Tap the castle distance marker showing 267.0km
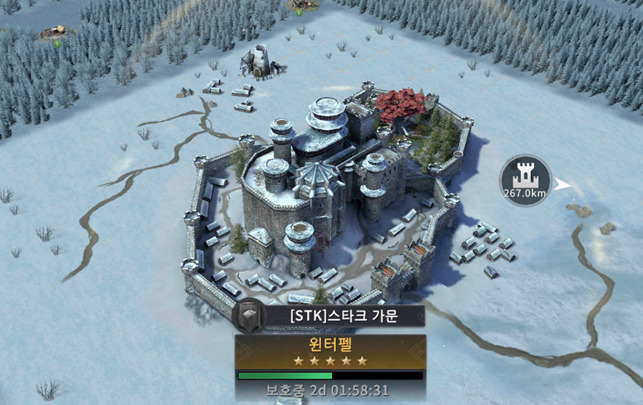Screen dimensions: 643x405 pyautogui.click(x=526, y=178)
